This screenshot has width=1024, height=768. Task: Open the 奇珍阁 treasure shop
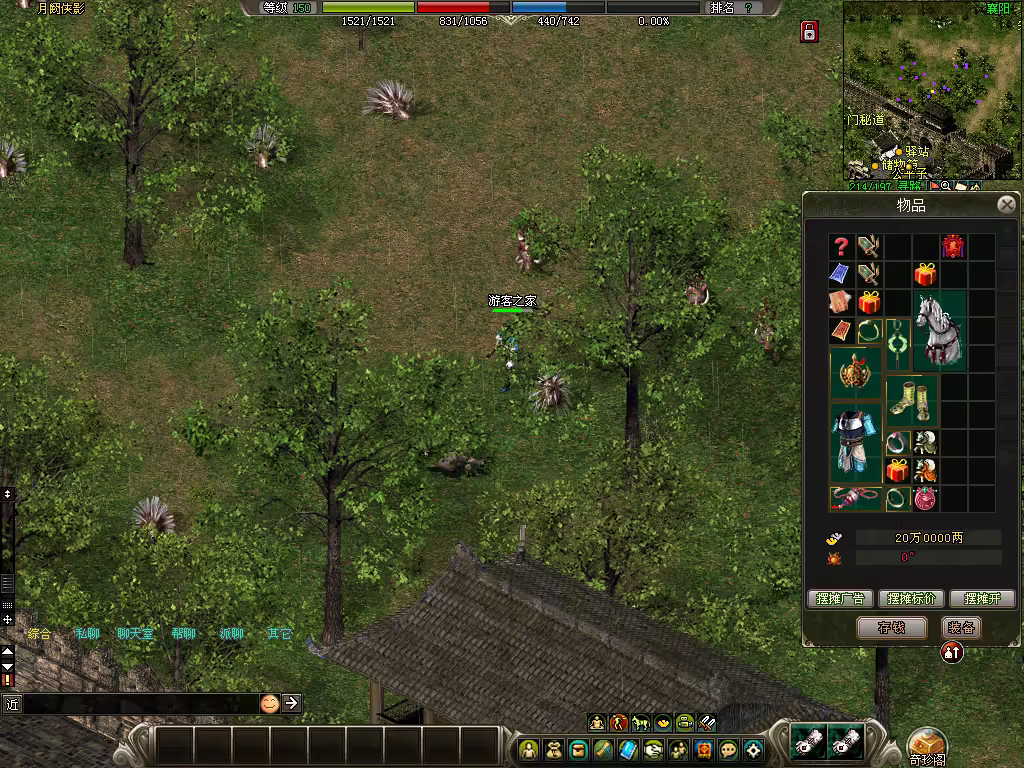pyautogui.click(x=927, y=745)
